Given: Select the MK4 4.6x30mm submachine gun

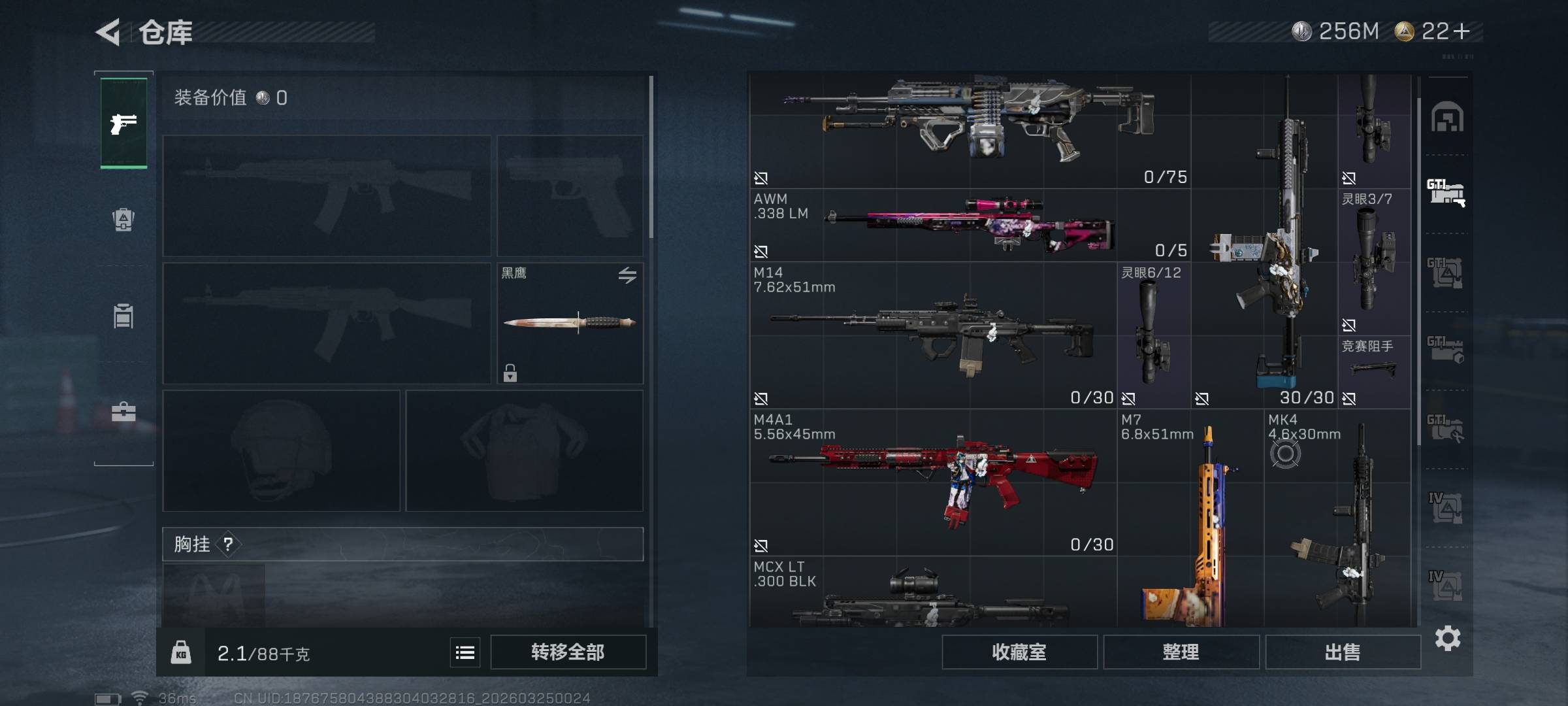Looking at the screenshot, I should tap(1337, 523).
